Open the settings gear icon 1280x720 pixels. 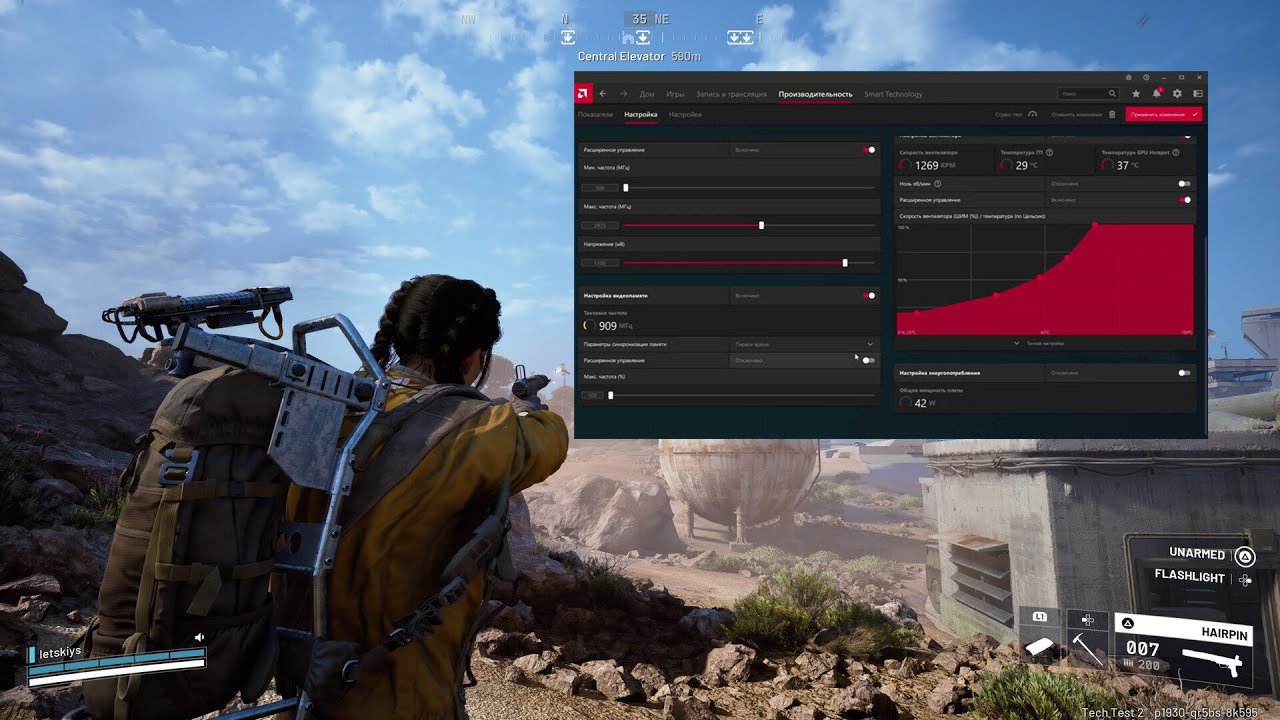point(1178,92)
